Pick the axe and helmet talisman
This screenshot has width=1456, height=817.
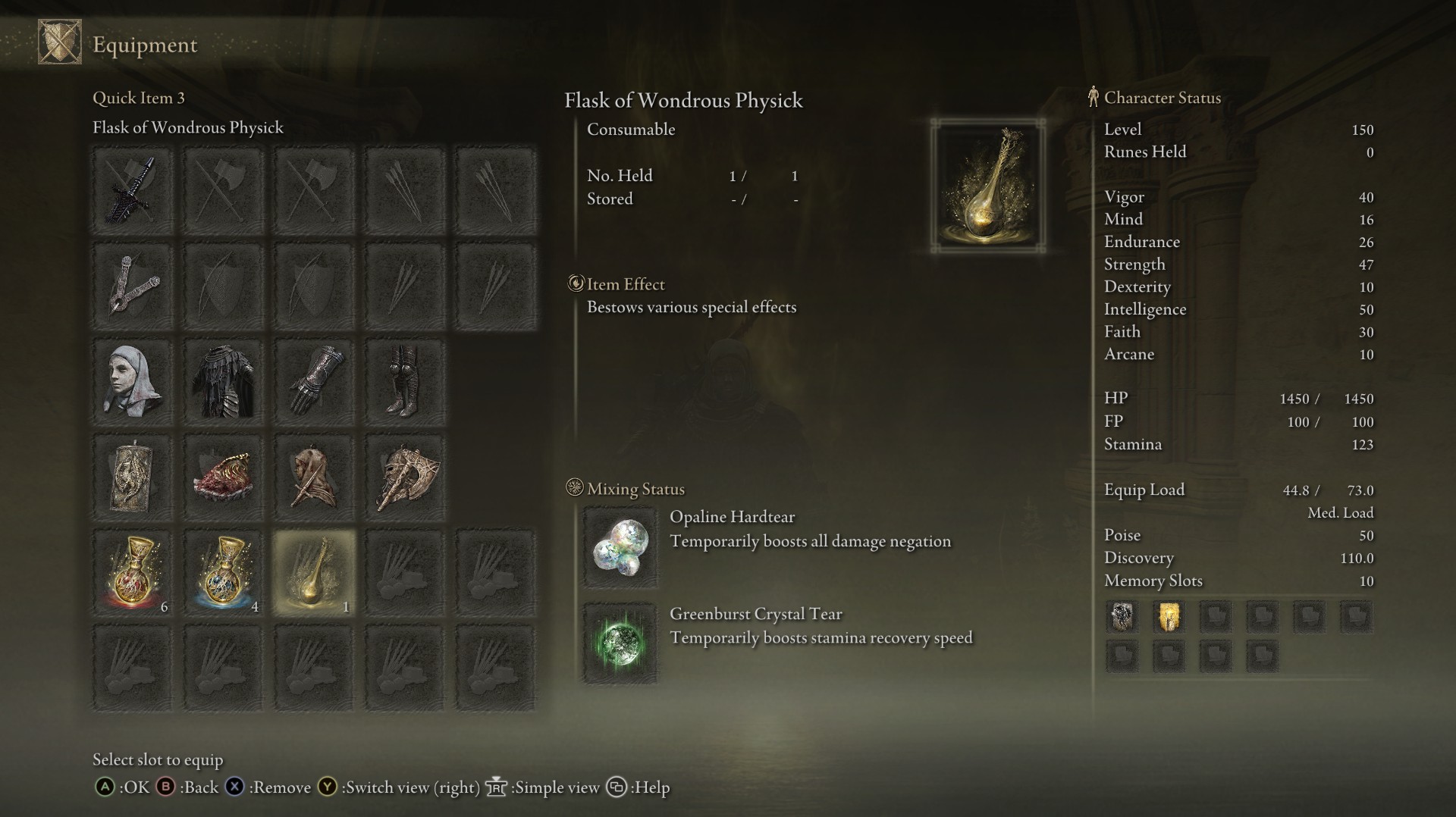[404, 477]
